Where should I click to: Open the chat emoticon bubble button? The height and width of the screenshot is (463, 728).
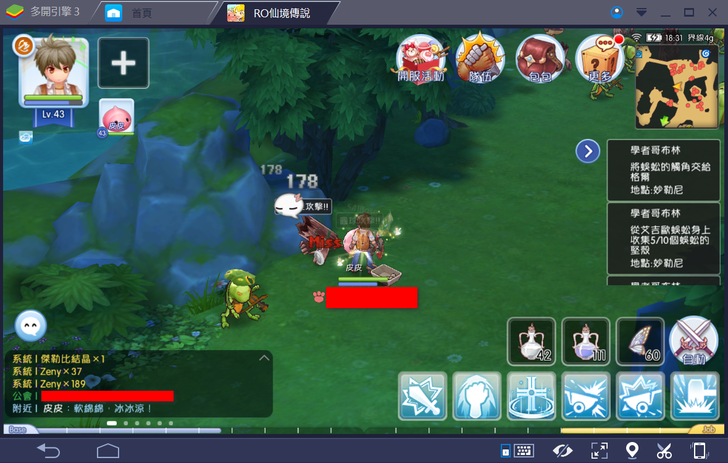click(x=31, y=326)
